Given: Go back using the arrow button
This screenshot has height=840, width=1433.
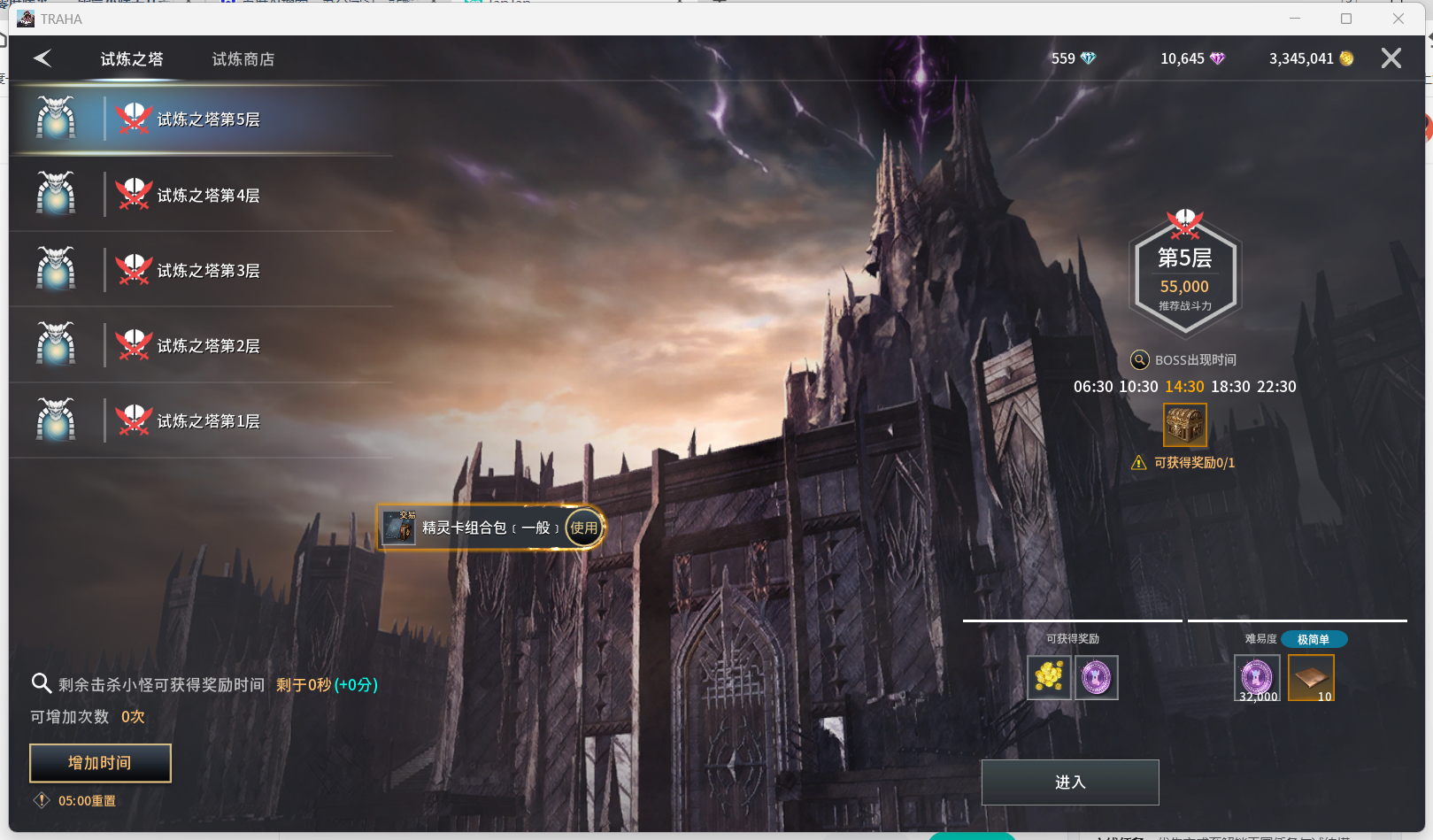Looking at the screenshot, I should [42, 58].
